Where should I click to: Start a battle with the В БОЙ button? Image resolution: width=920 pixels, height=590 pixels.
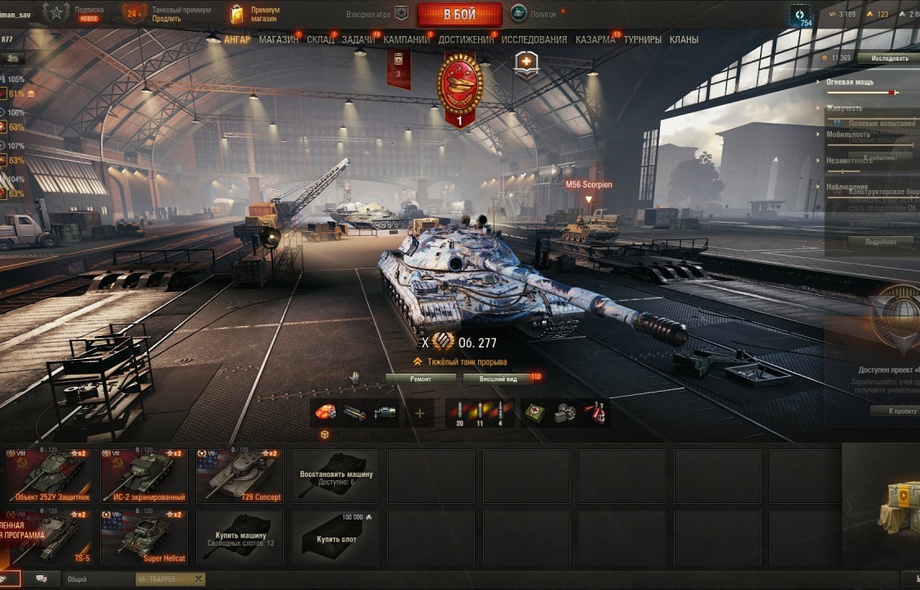459,14
